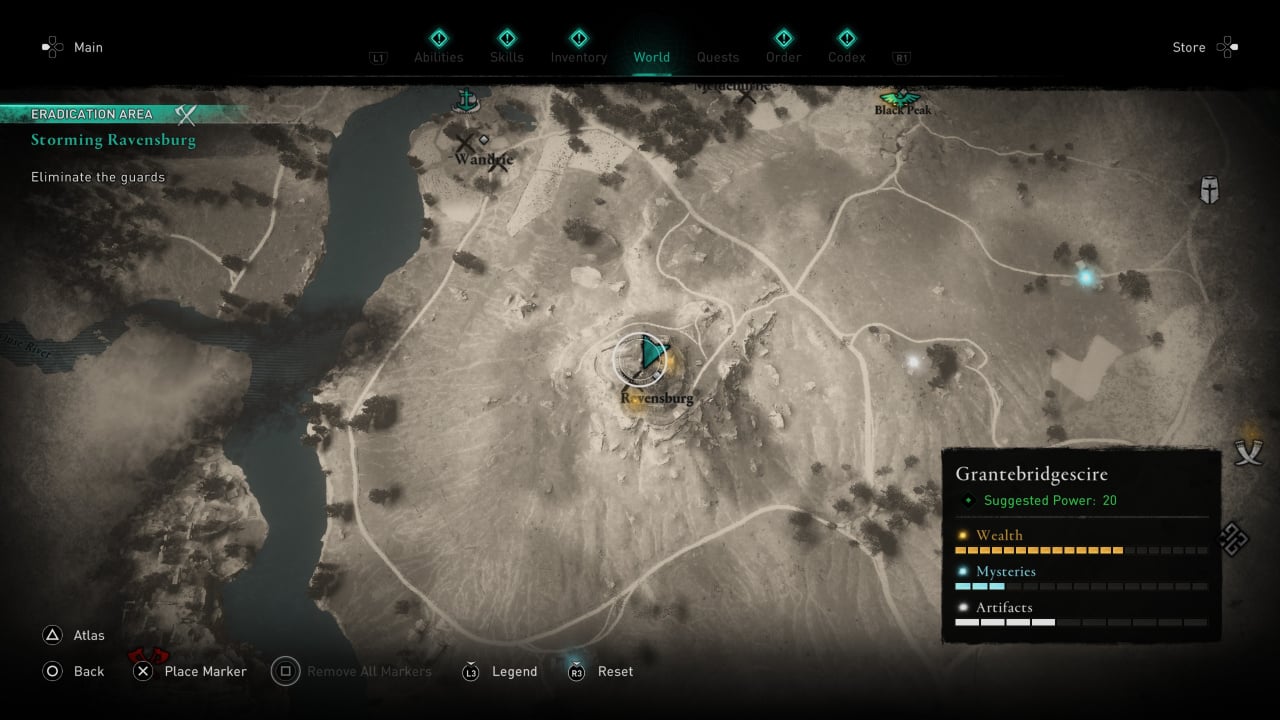The width and height of the screenshot is (1280, 720).
Task: Select the Black Peak synchronization point marker
Action: click(x=902, y=98)
